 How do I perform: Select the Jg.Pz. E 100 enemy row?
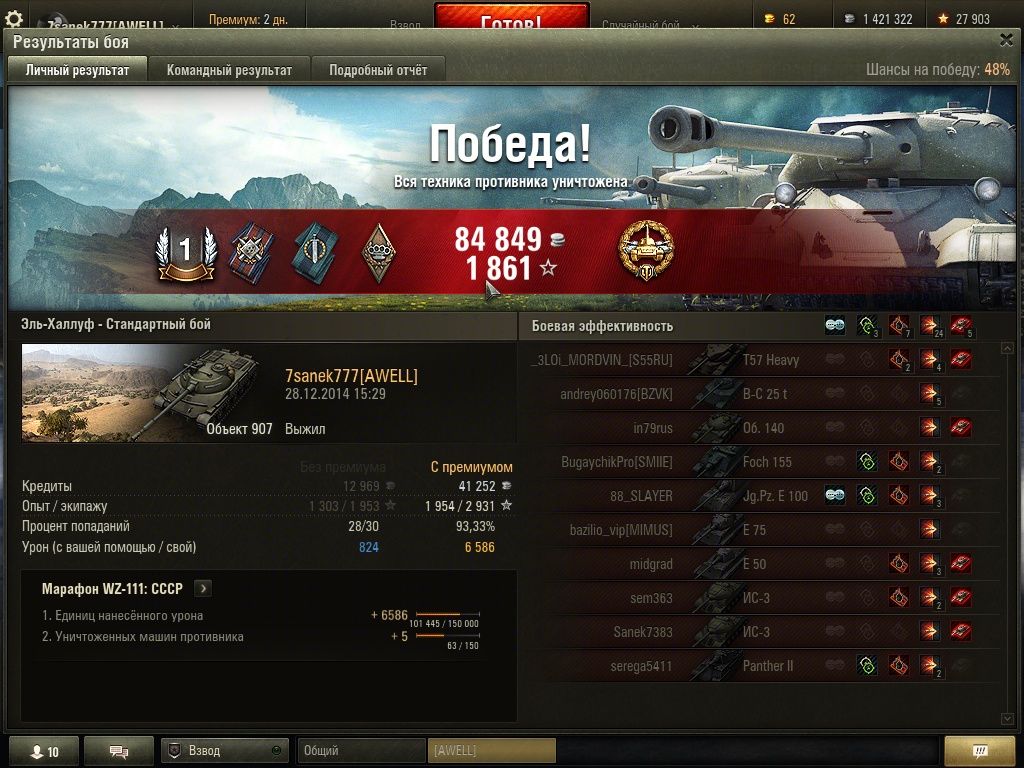coord(760,496)
